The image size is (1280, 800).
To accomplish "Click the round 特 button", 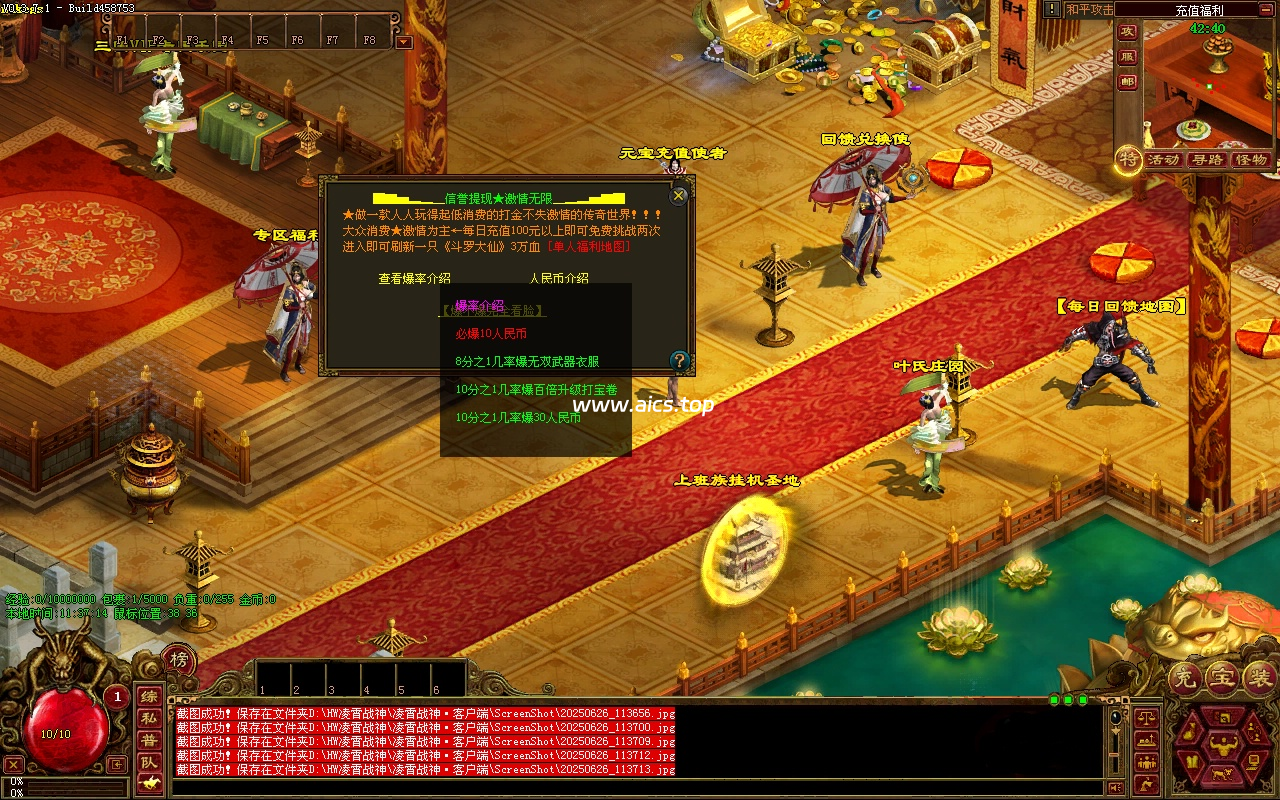I will [x=1129, y=158].
